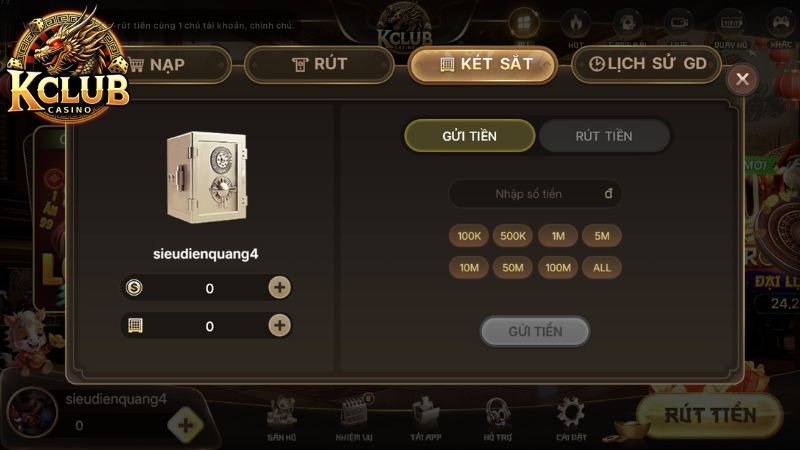This screenshot has height=450, width=800.
Task: Click the plus next to coin balance
Action: pyautogui.click(x=280, y=288)
